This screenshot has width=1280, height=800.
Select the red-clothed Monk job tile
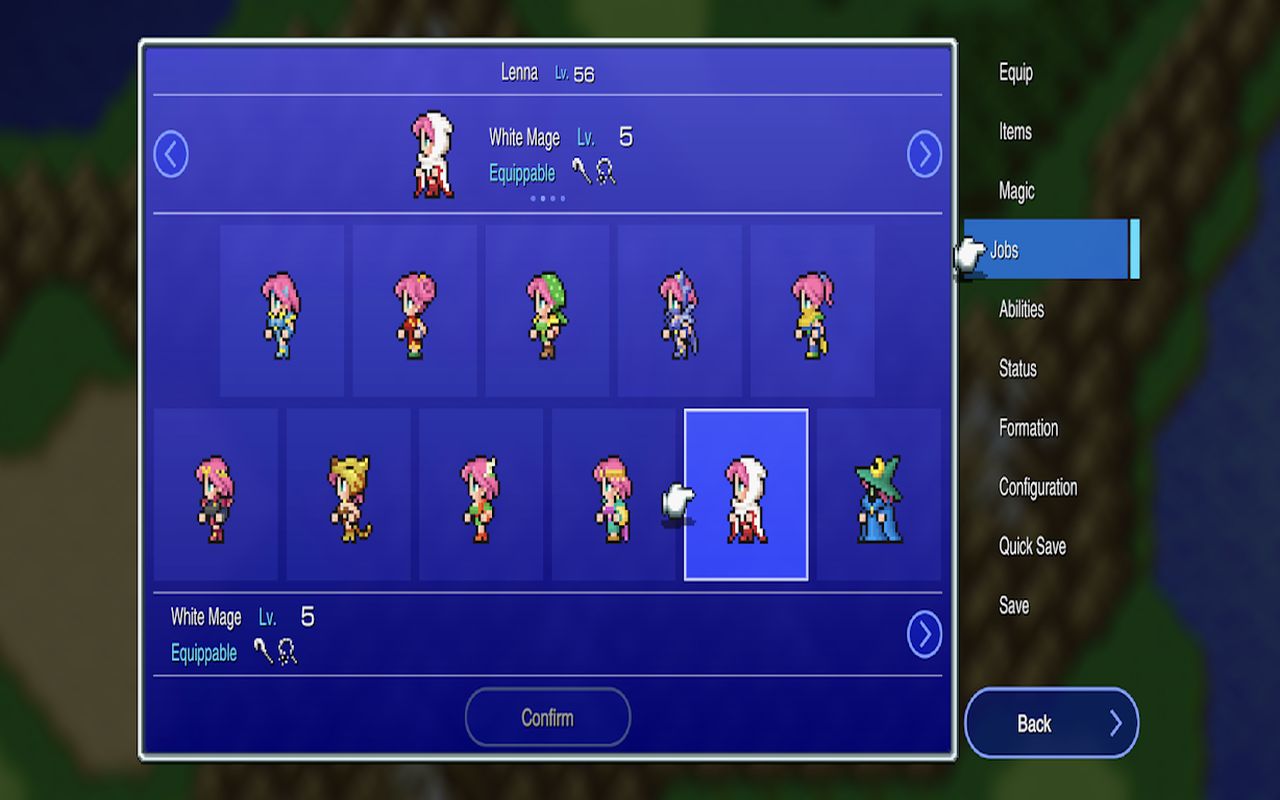414,311
